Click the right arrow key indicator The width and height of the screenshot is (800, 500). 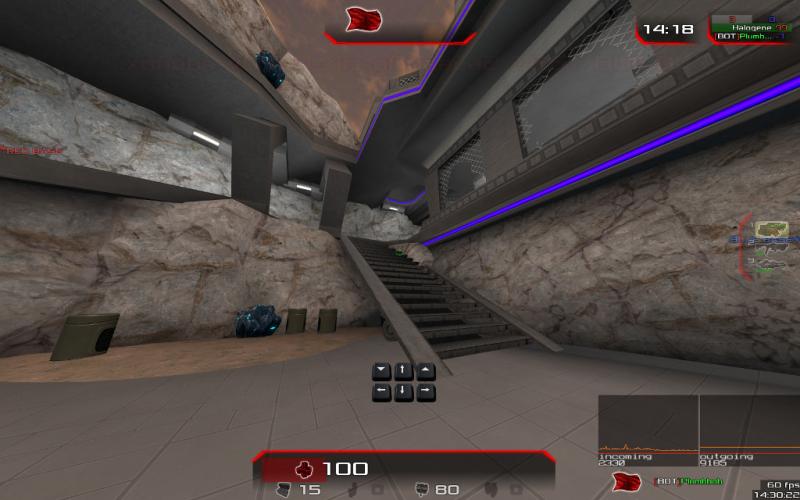coord(425,391)
